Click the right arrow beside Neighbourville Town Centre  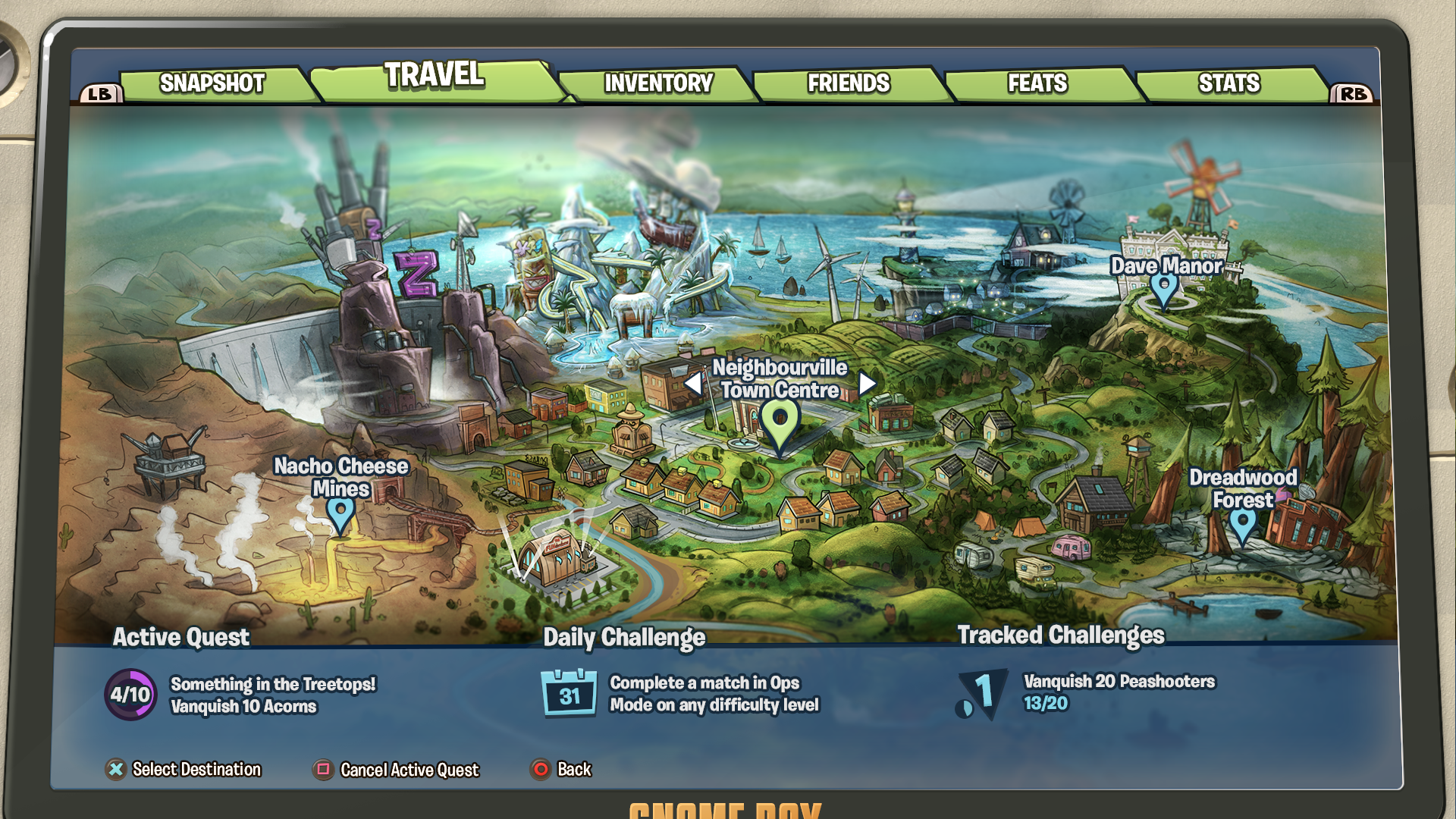coord(868,384)
